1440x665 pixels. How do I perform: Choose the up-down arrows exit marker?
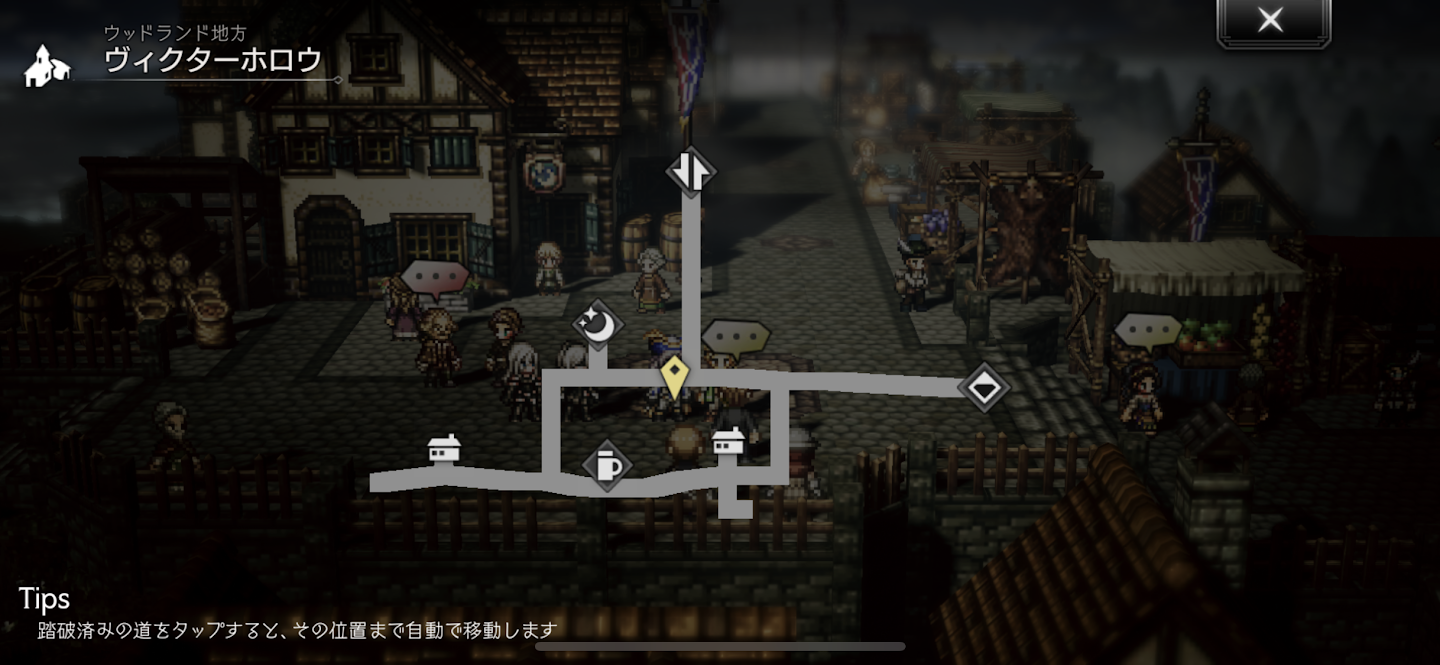(x=691, y=171)
